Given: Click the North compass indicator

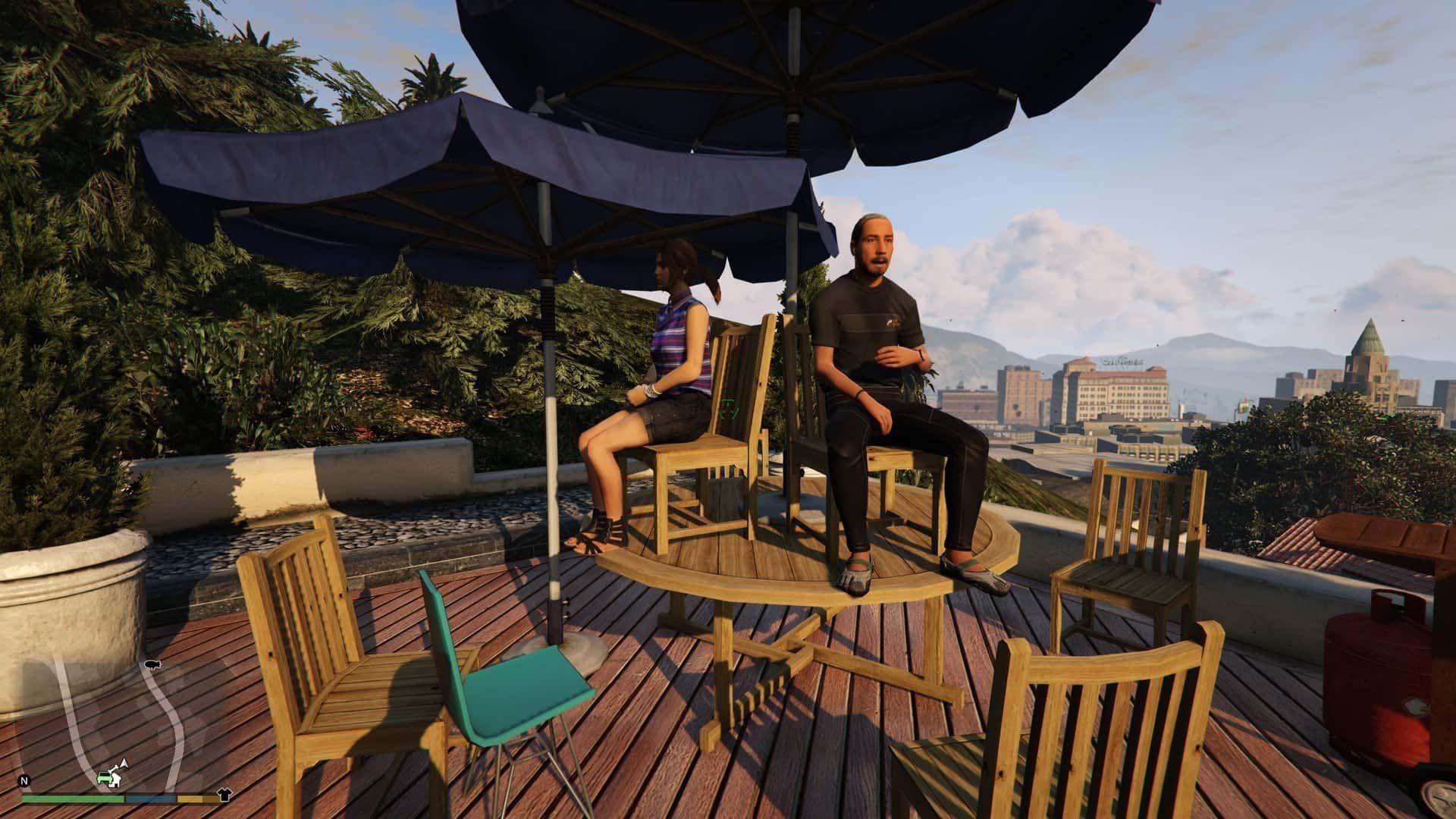Looking at the screenshot, I should [25, 780].
